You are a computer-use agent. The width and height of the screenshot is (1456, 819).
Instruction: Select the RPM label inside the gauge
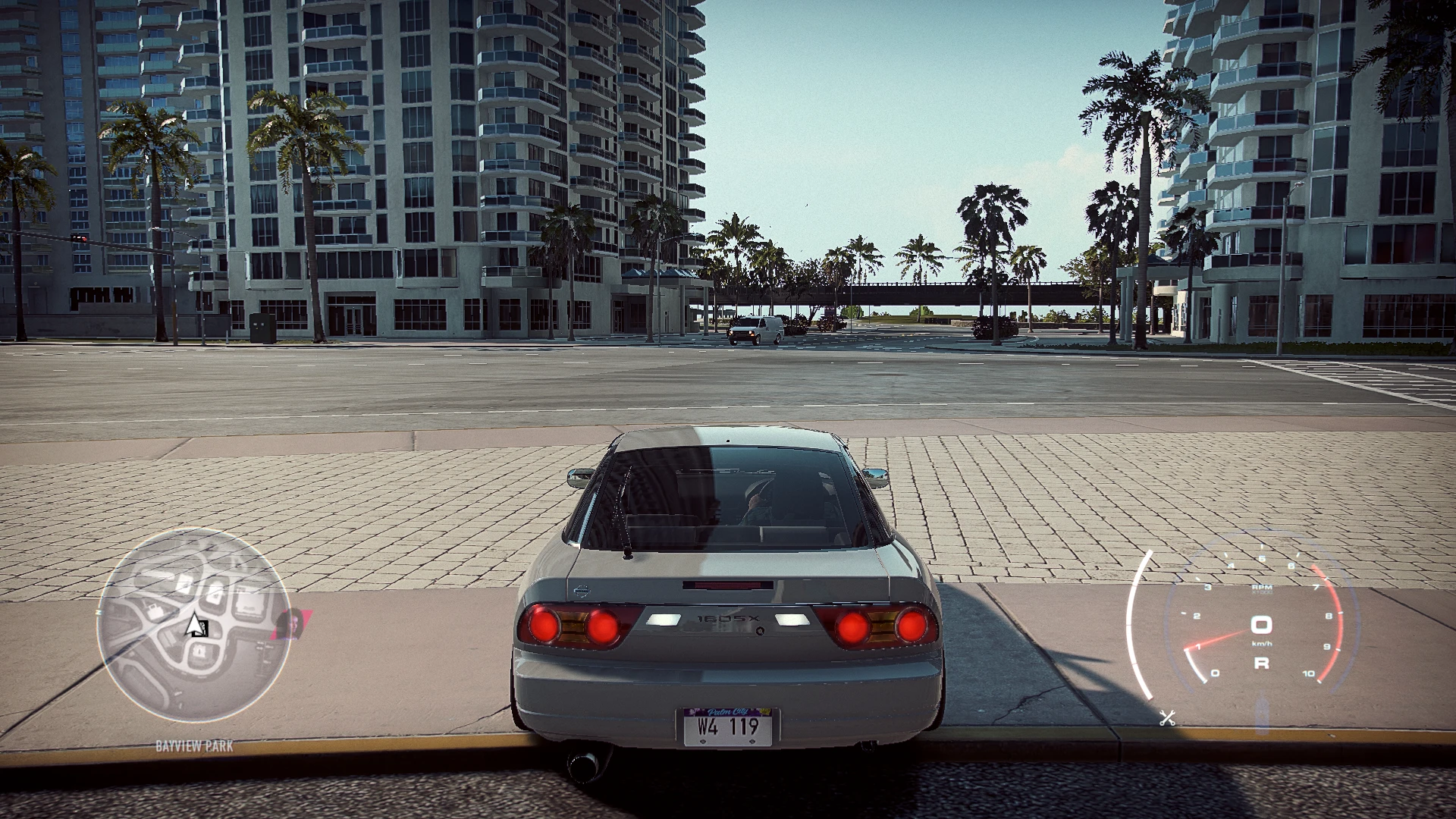click(x=1262, y=588)
